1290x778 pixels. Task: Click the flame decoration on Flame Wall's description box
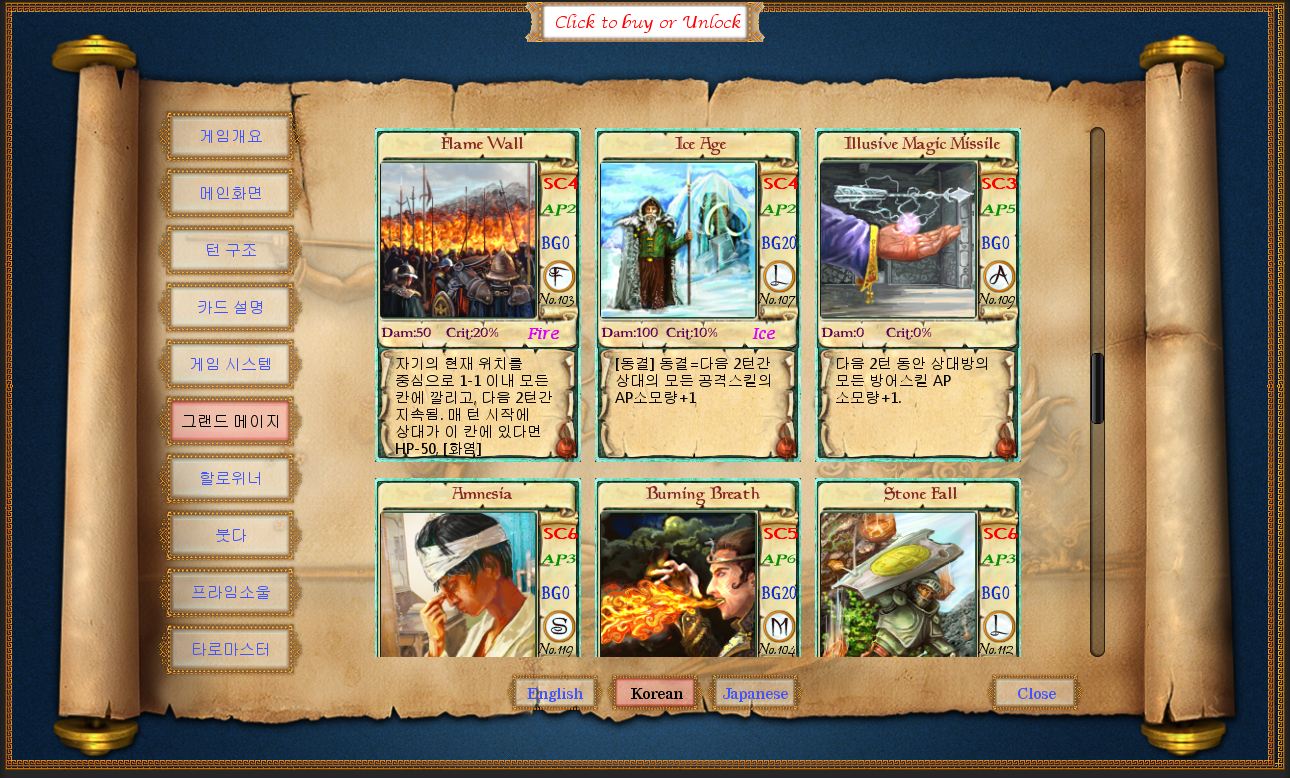(566, 448)
